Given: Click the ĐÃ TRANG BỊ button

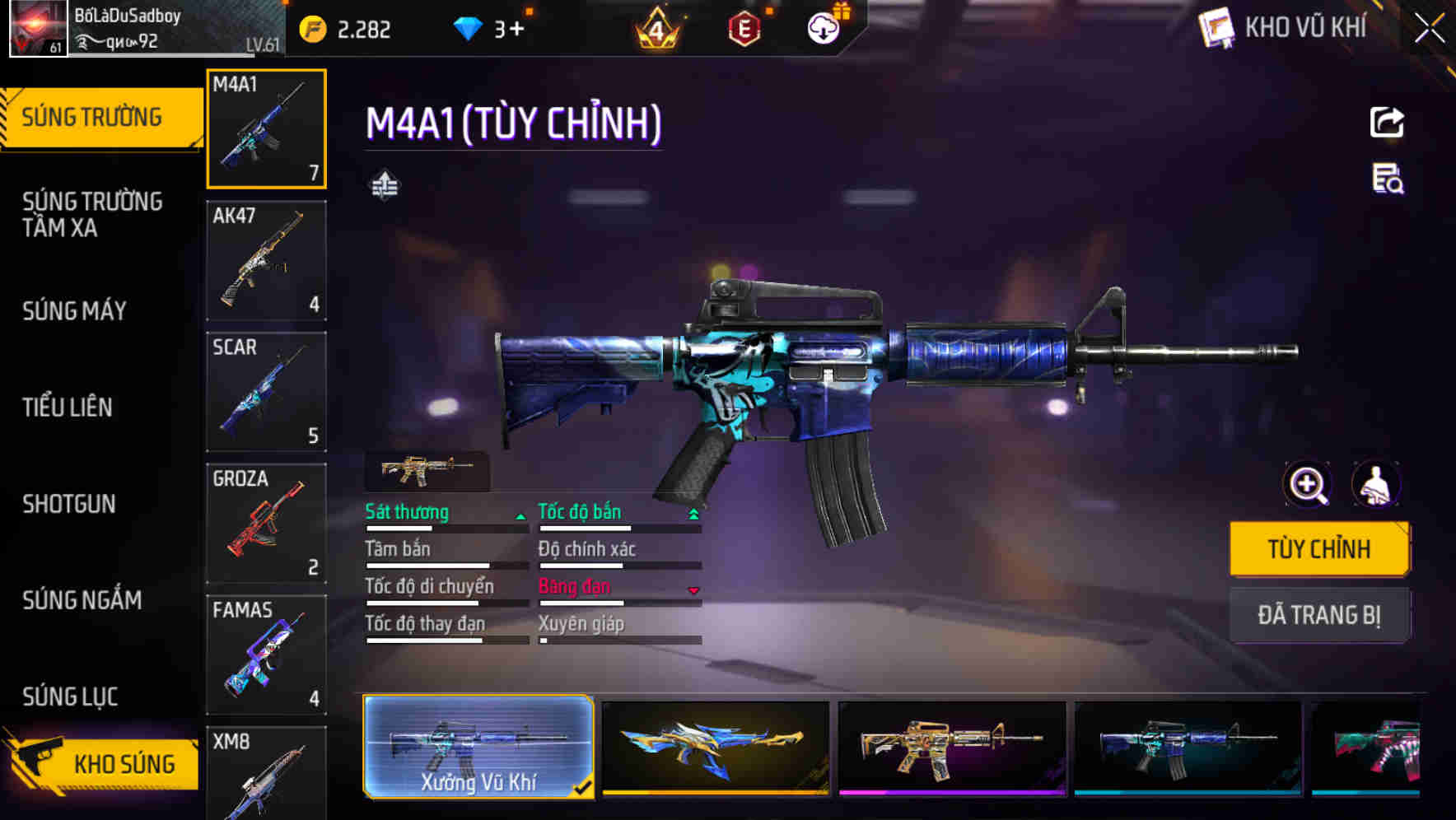Looking at the screenshot, I should [1319, 615].
